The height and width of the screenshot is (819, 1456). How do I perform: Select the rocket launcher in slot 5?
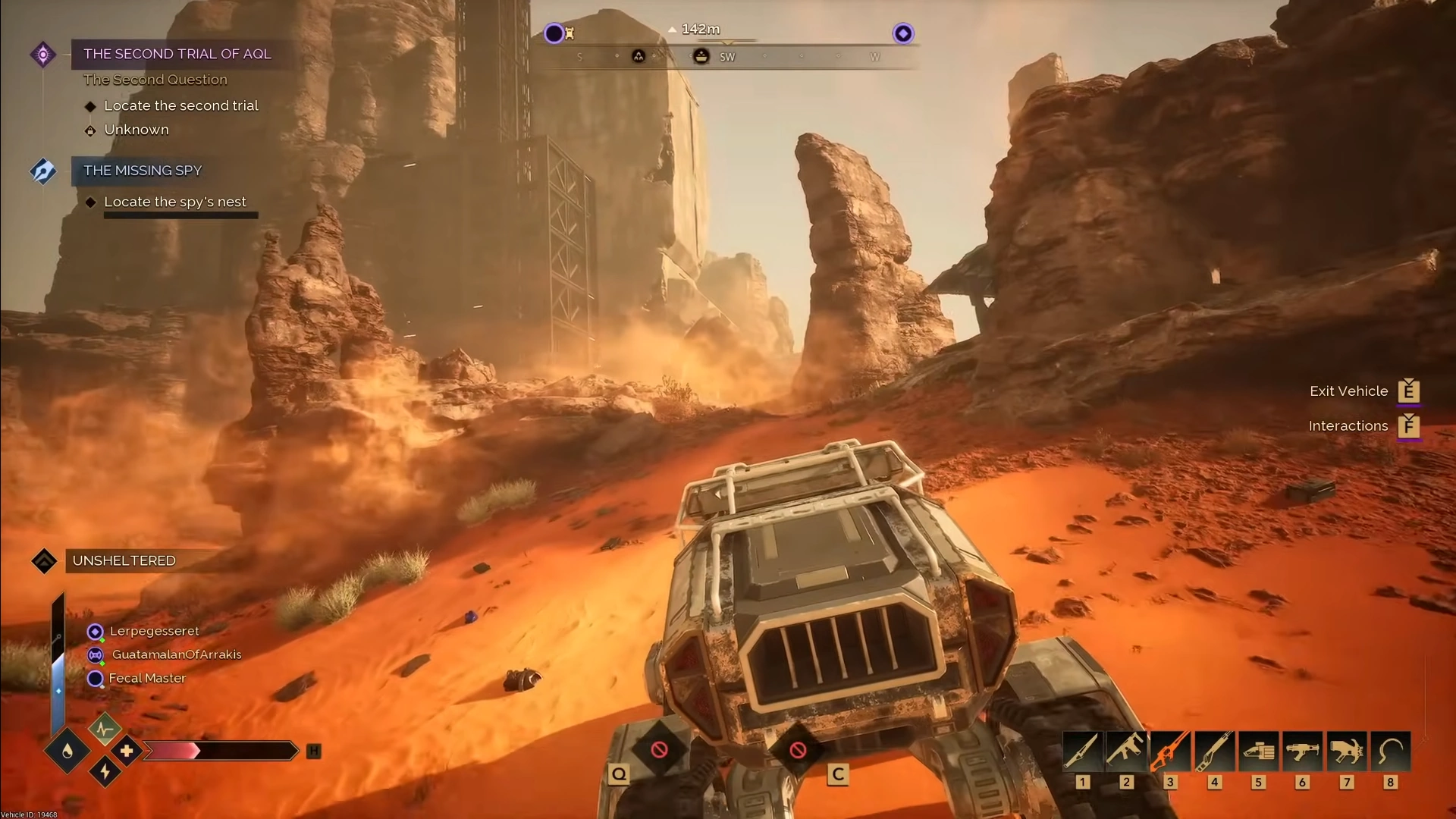click(1259, 752)
